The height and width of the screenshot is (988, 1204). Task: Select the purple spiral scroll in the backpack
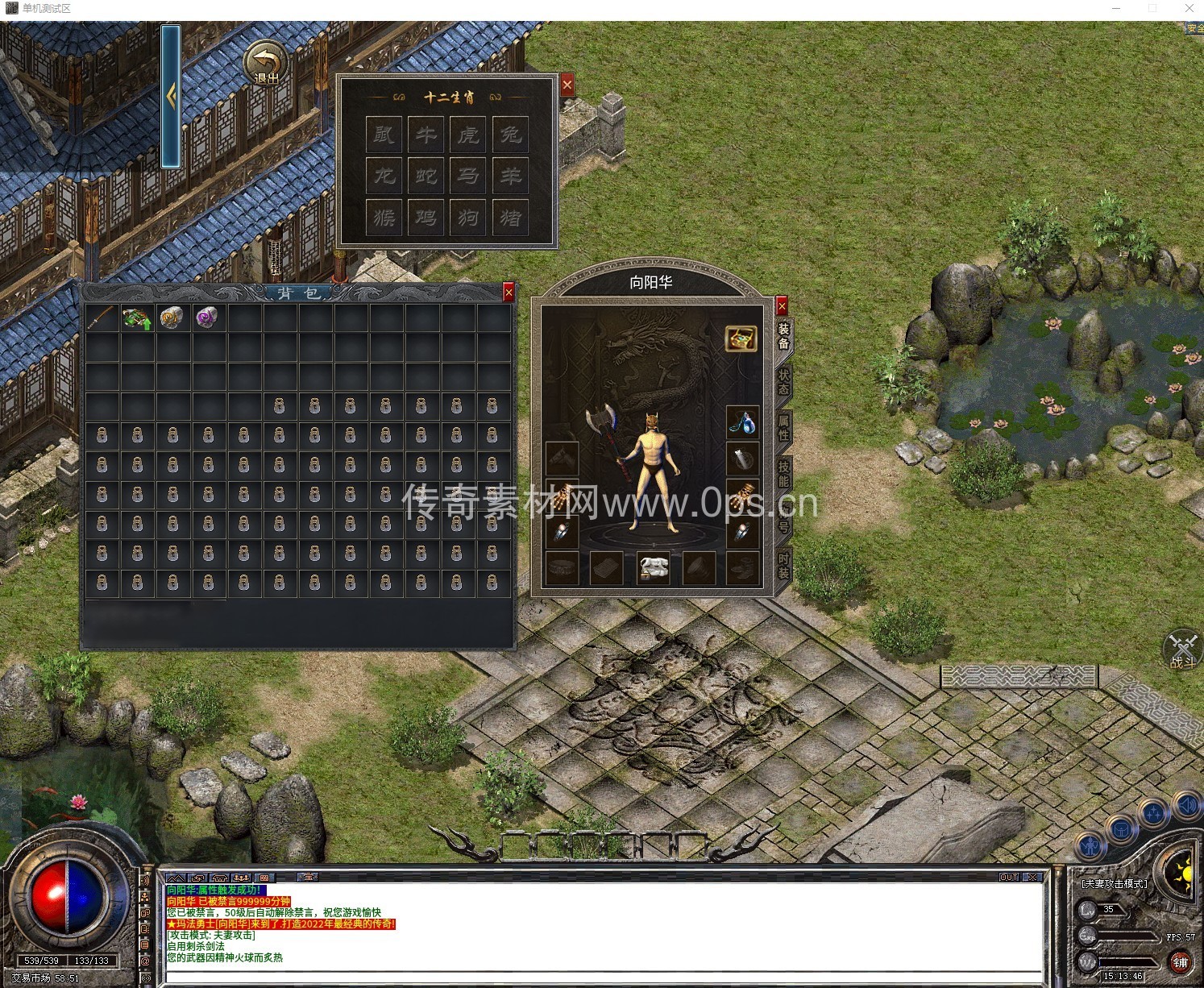(207, 318)
